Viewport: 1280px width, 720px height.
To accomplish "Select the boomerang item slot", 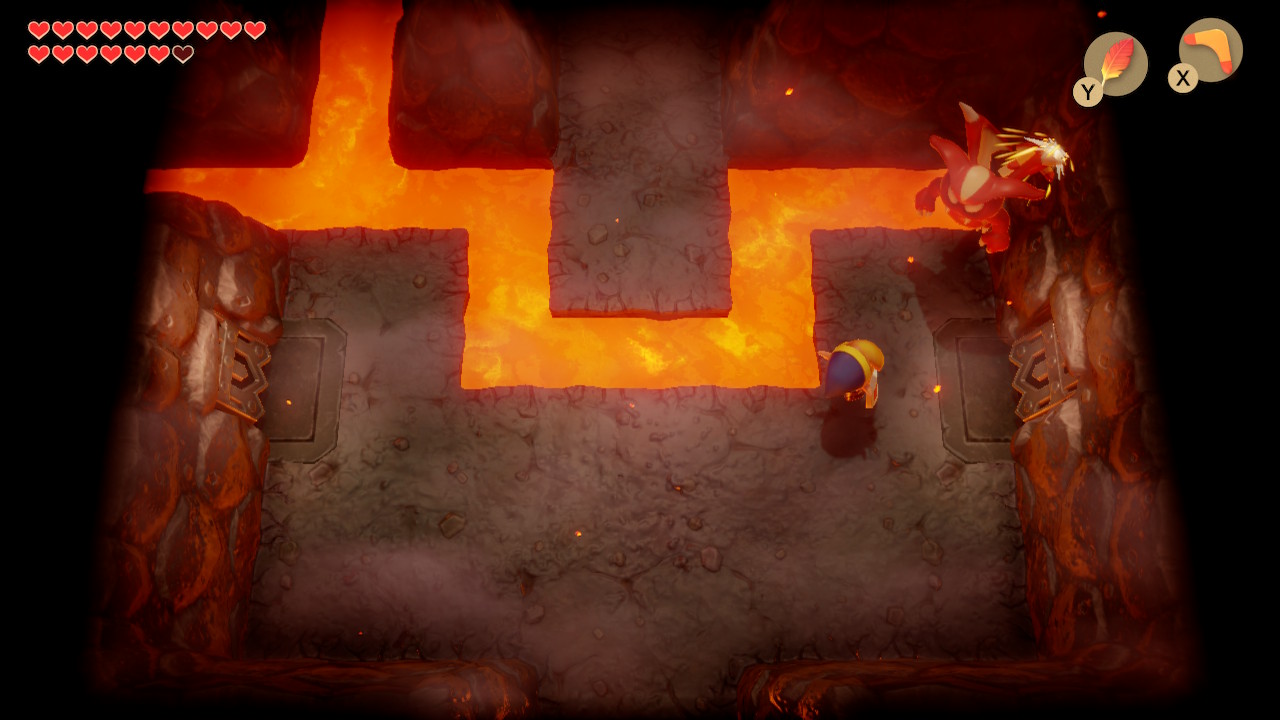I will pos(1210,51).
